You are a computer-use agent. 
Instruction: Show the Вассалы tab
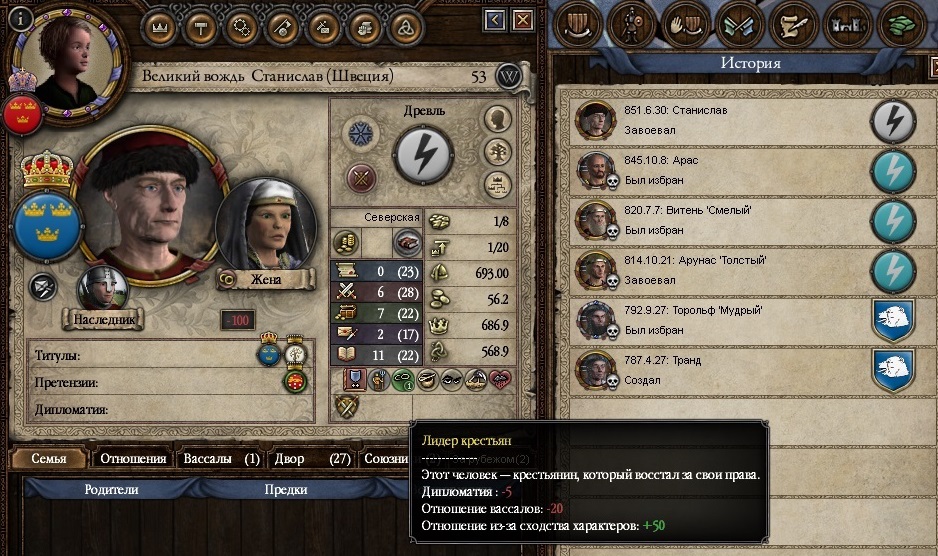click(x=221, y=459)
